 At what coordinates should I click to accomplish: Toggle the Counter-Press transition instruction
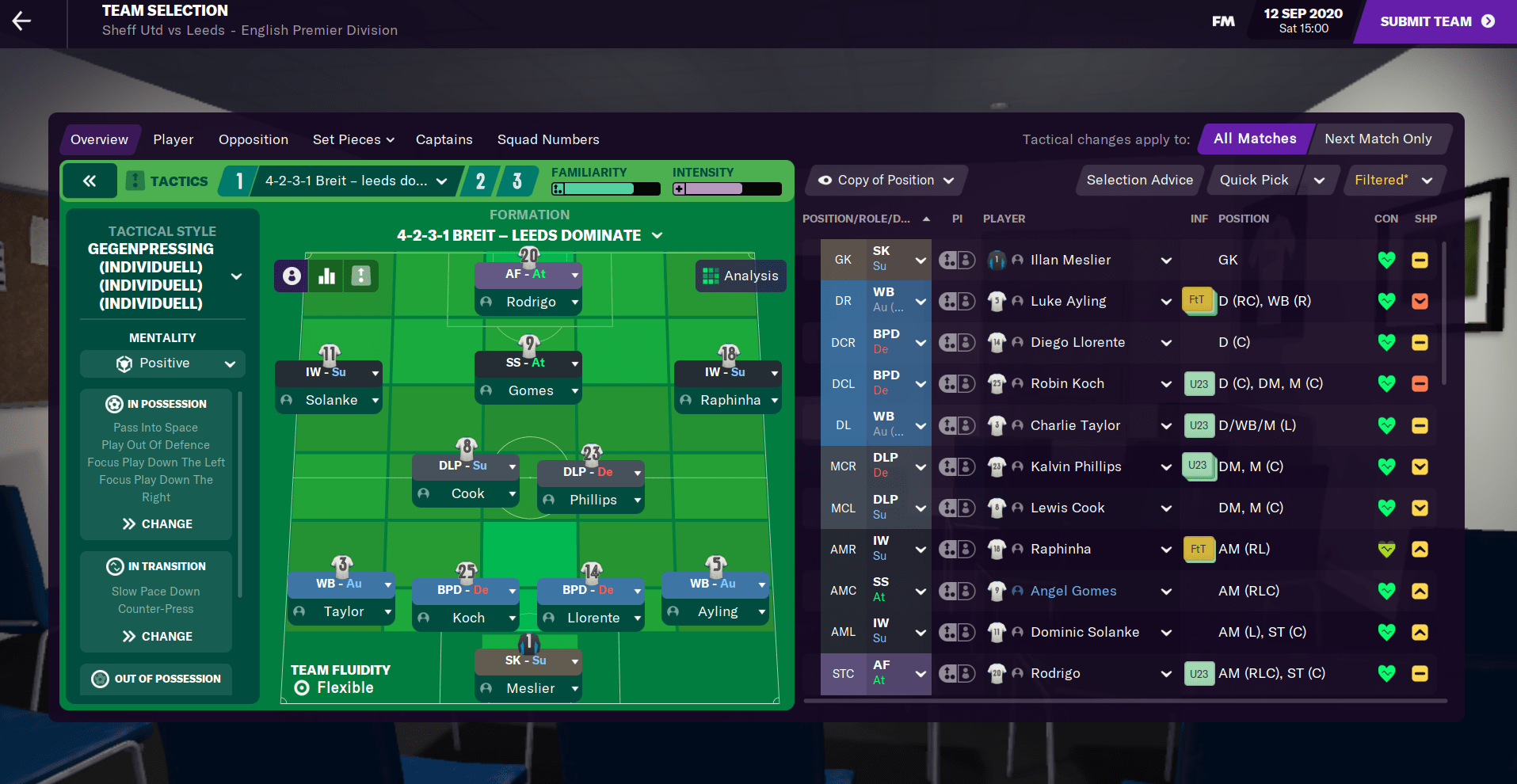pos(155,608)
